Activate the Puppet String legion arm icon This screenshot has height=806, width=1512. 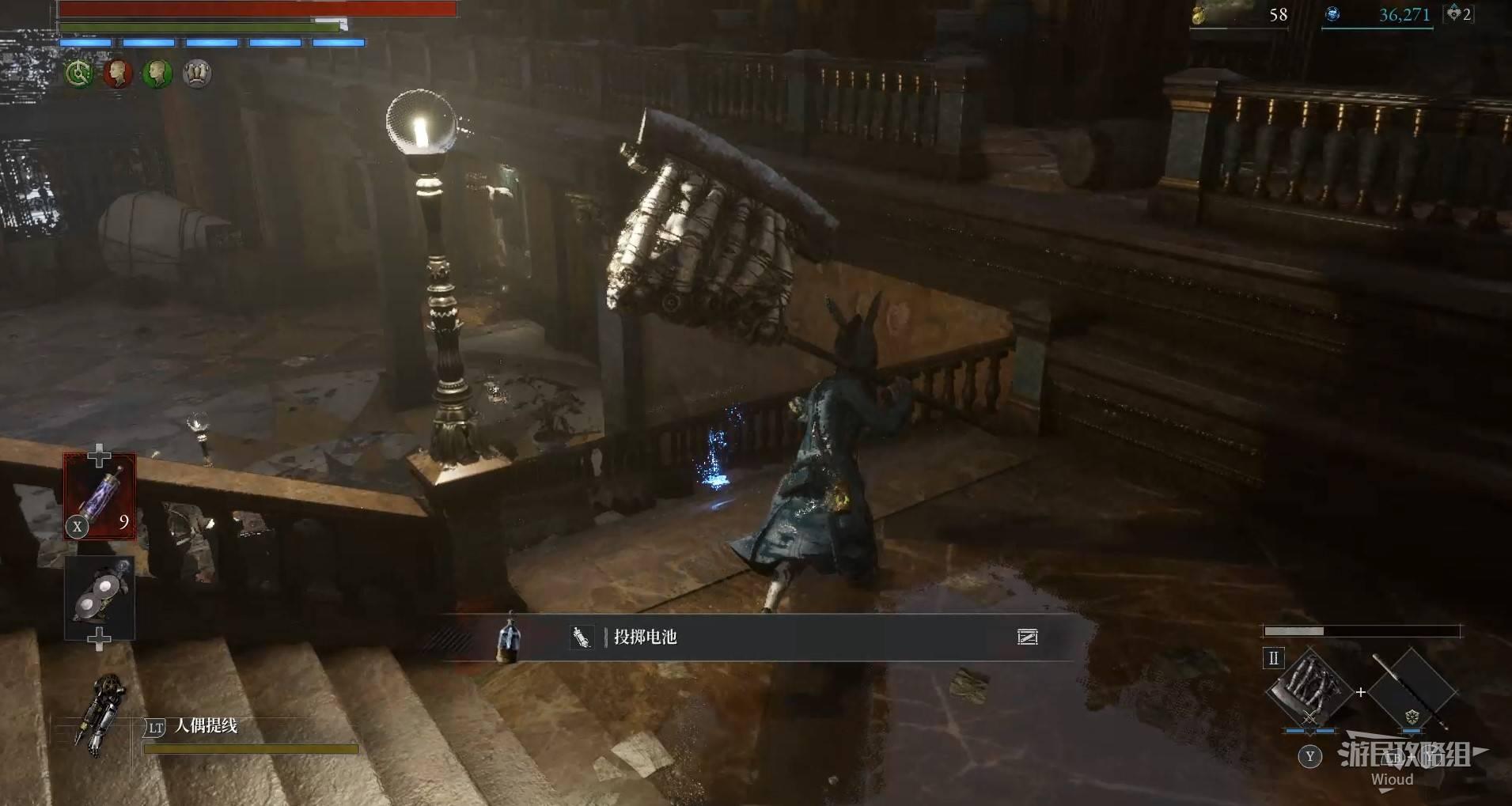[x=102, y=715]
